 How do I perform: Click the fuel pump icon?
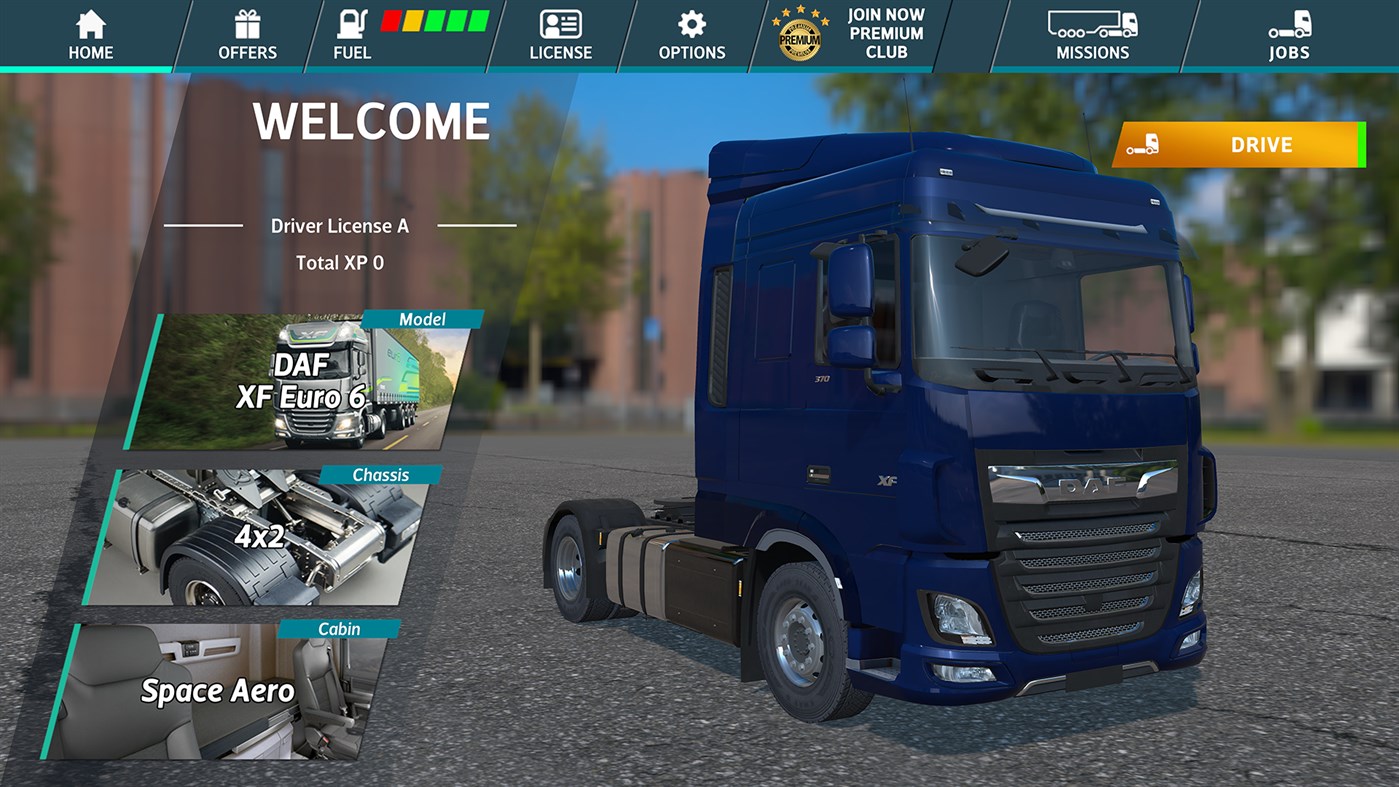[351, 22]
